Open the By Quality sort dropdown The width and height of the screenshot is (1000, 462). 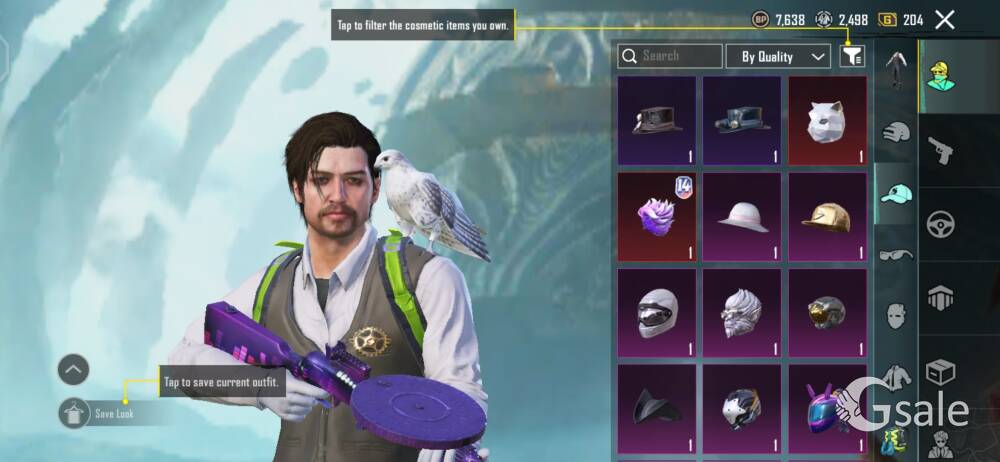(778, 56)
